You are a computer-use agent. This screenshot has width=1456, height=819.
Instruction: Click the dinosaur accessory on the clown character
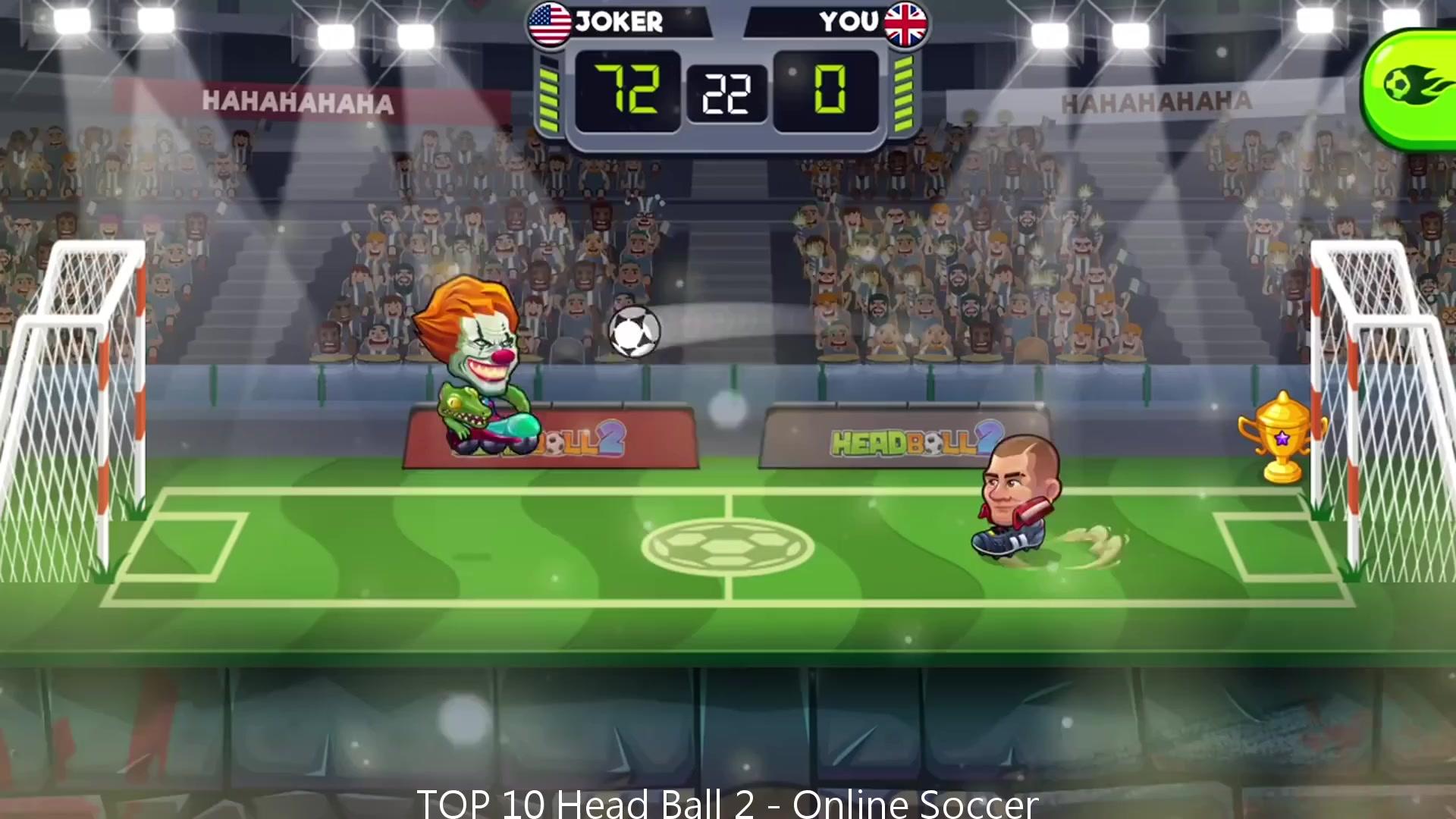tap(463, 409)
